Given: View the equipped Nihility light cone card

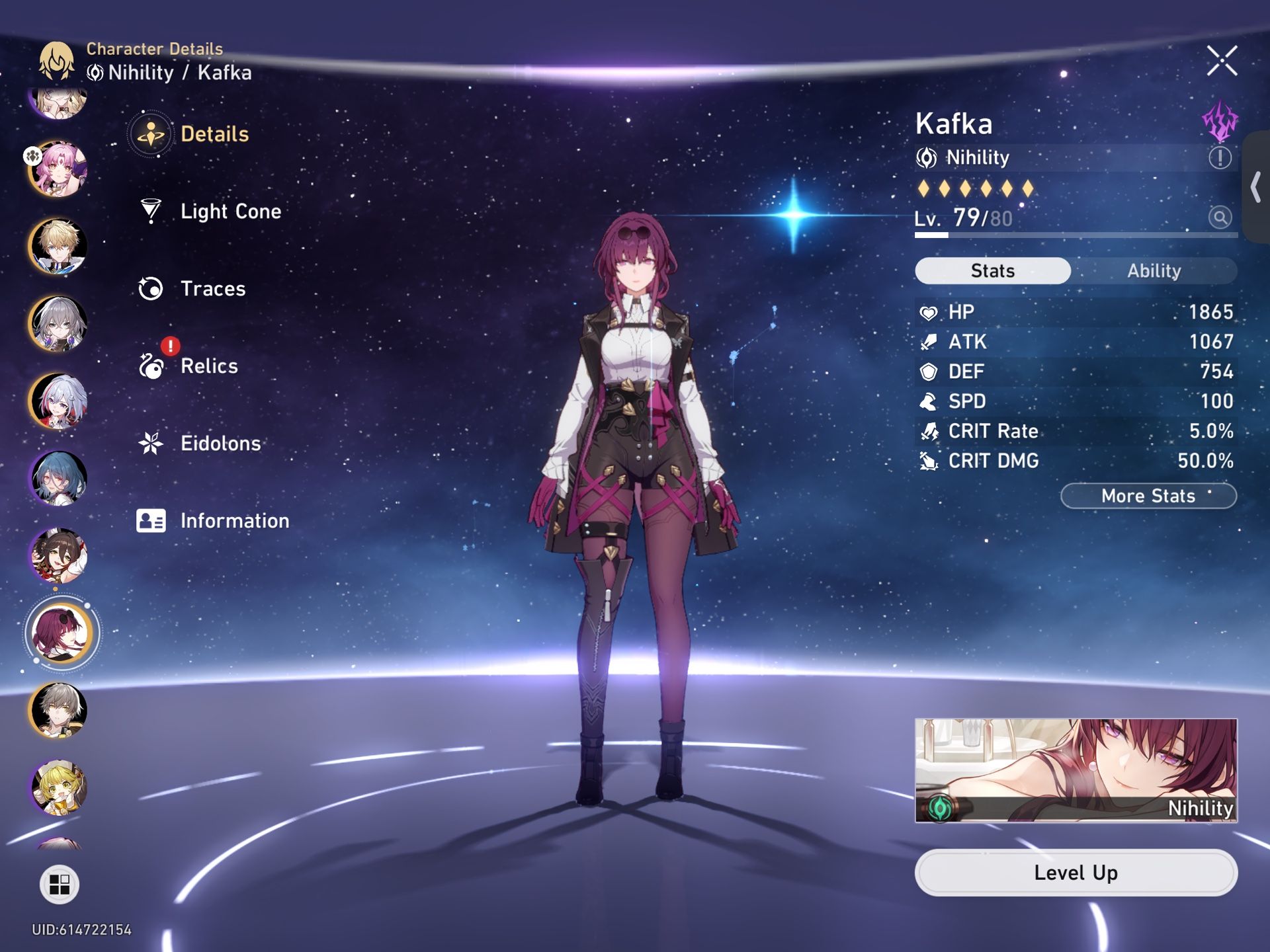Looking at the screenshot, I should [x=1076, y=770].
